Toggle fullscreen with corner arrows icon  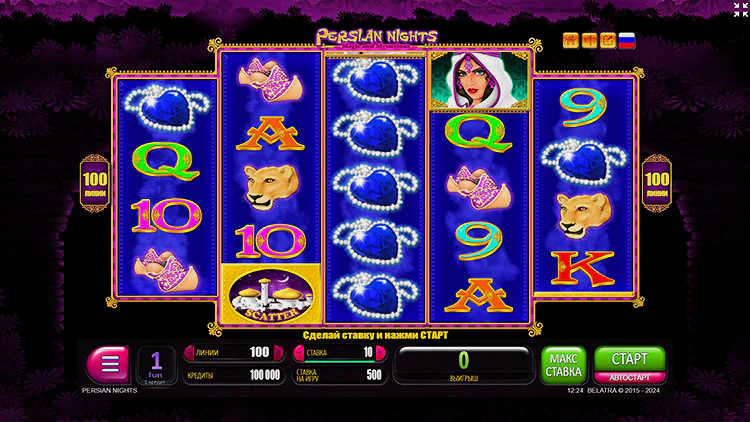coord(738,10)
